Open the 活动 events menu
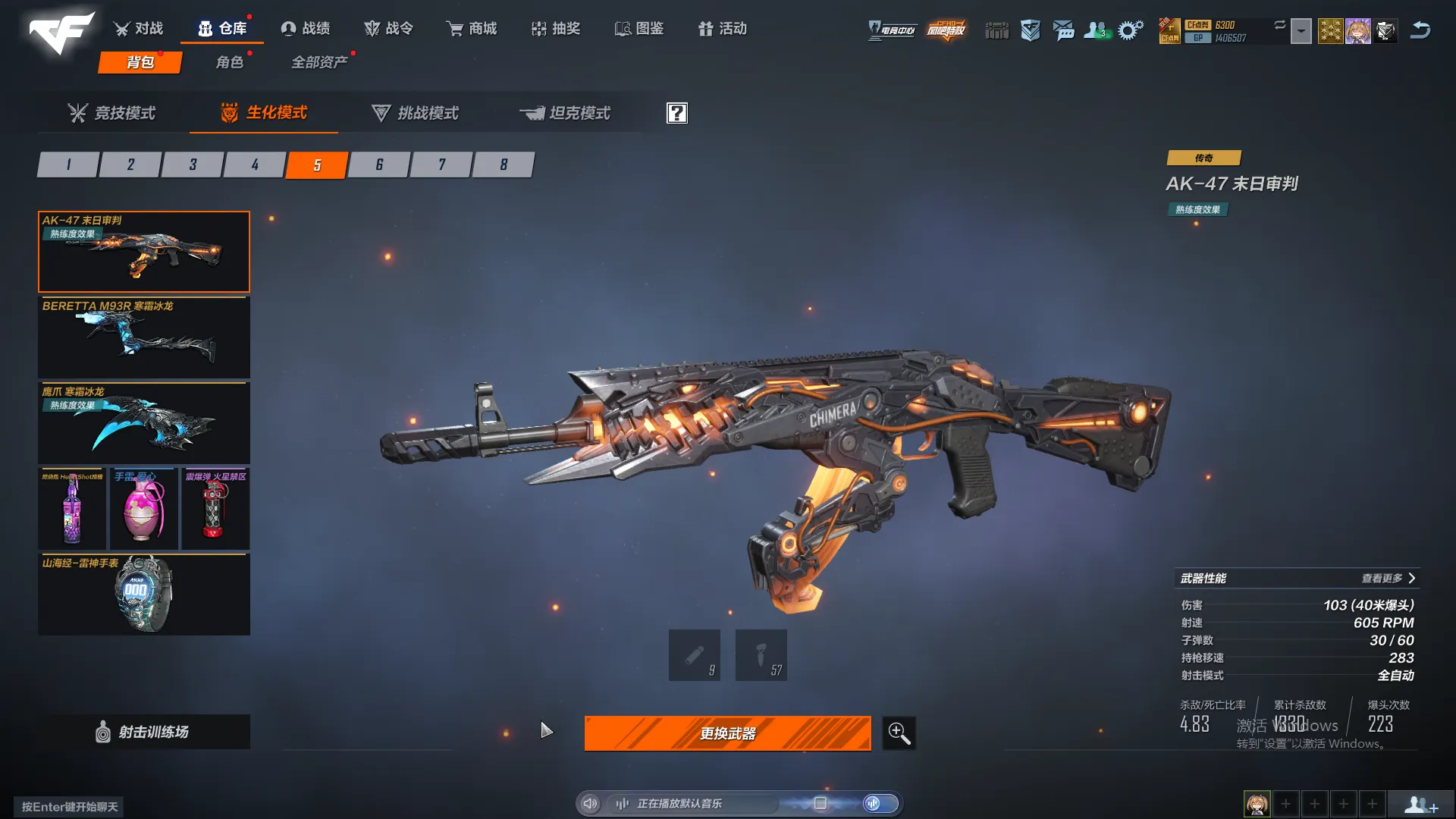Viewport: 1456px width, 819px height. point(722,29)
